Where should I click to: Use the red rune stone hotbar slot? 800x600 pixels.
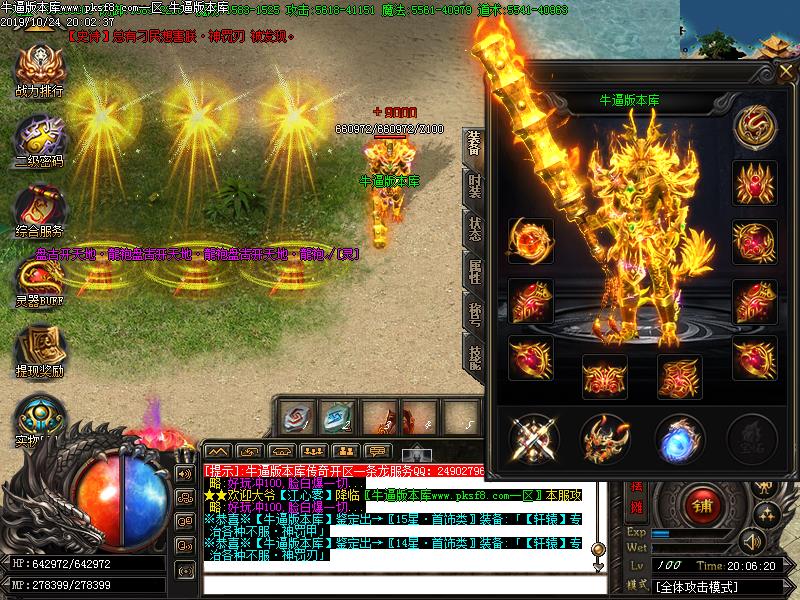[299, 415]
